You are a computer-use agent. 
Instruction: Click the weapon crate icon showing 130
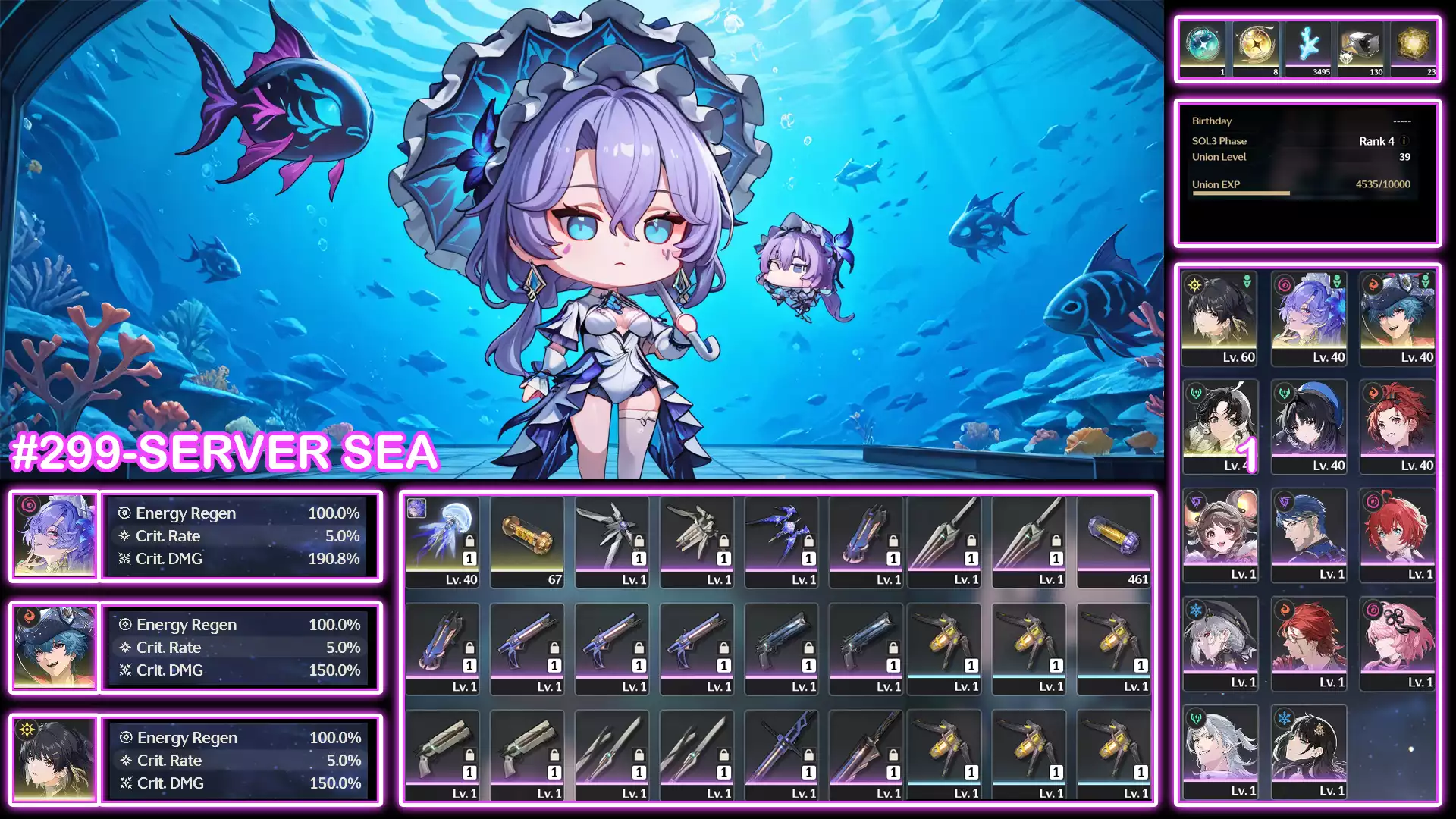1361,45
